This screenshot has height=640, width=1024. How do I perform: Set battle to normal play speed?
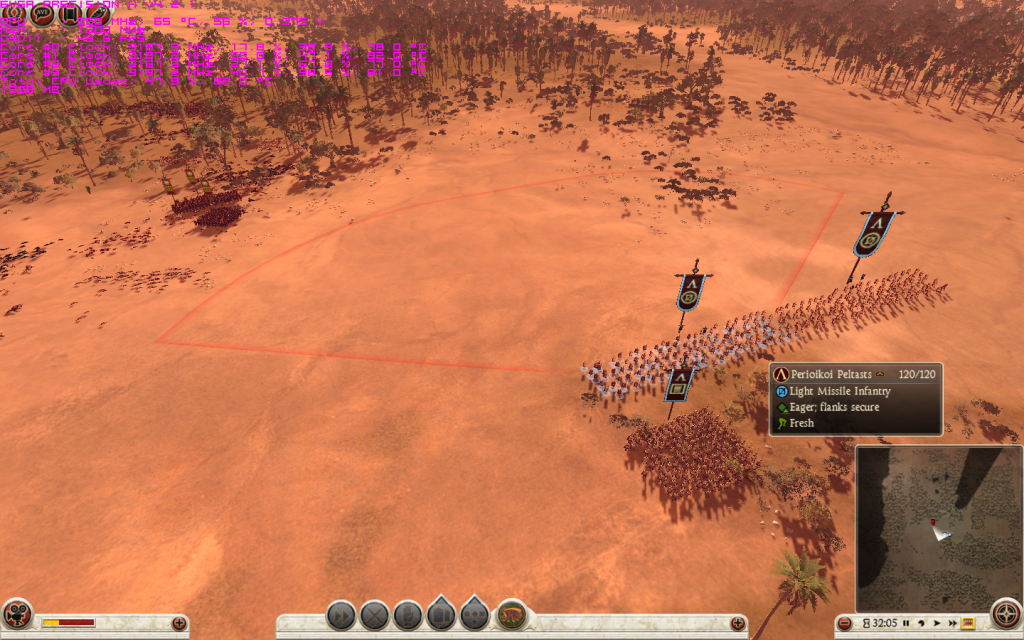tap(936, 622)
